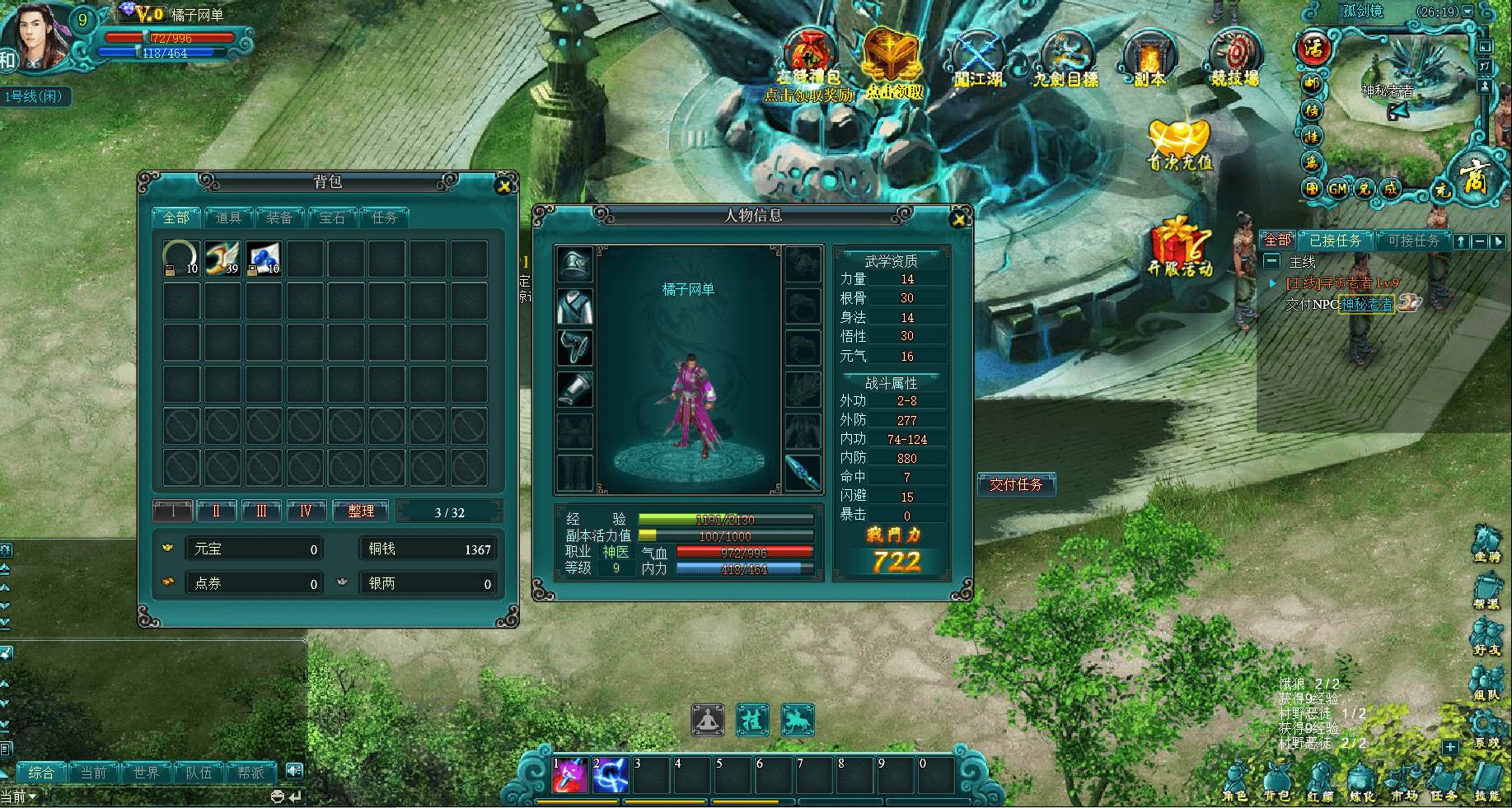The width and height of the screenshot is (1512, 808).
Task: Open the 宝石 gem tab
Action: [332, 217]
